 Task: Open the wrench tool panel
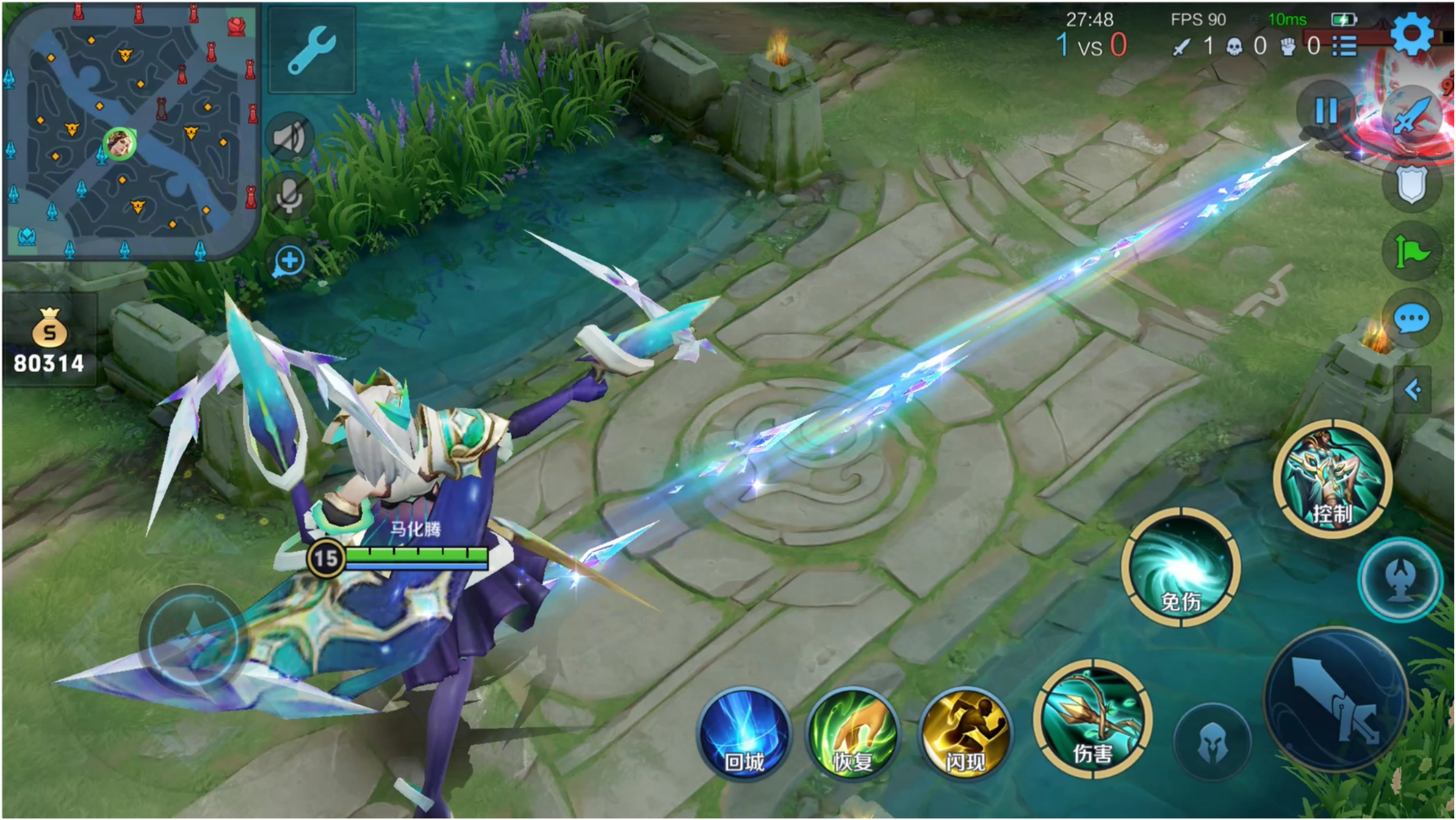coord(312,51)
